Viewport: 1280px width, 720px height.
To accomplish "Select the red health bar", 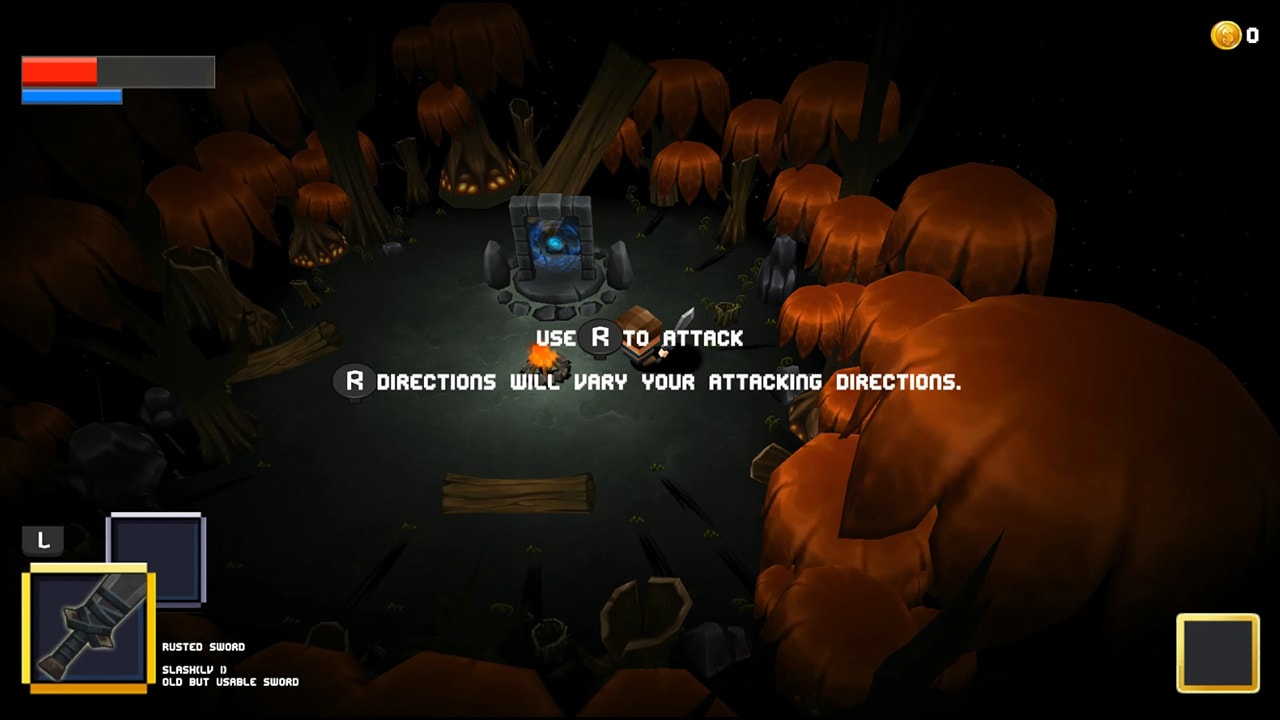I will point(57,70).
